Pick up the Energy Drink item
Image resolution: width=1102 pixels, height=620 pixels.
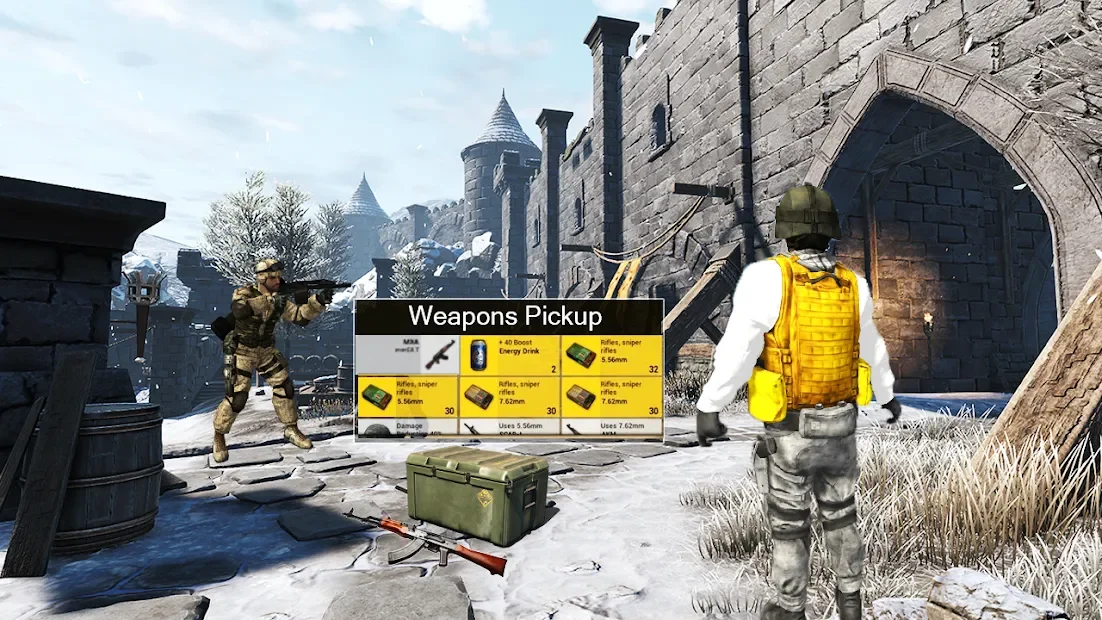tap(508, 354)
